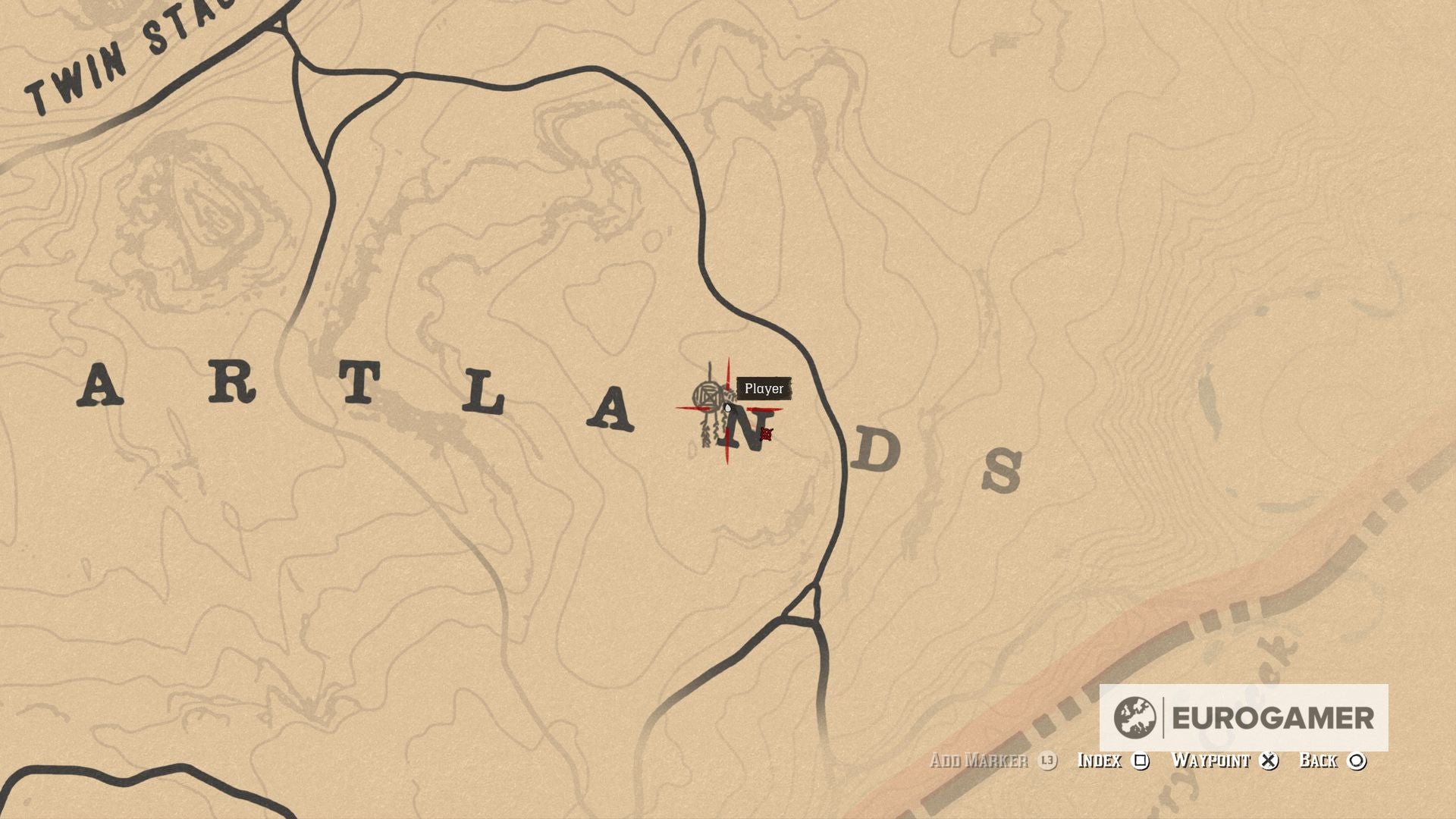Select the dreamcatcher landmark icon on the map

pos(709,396)
